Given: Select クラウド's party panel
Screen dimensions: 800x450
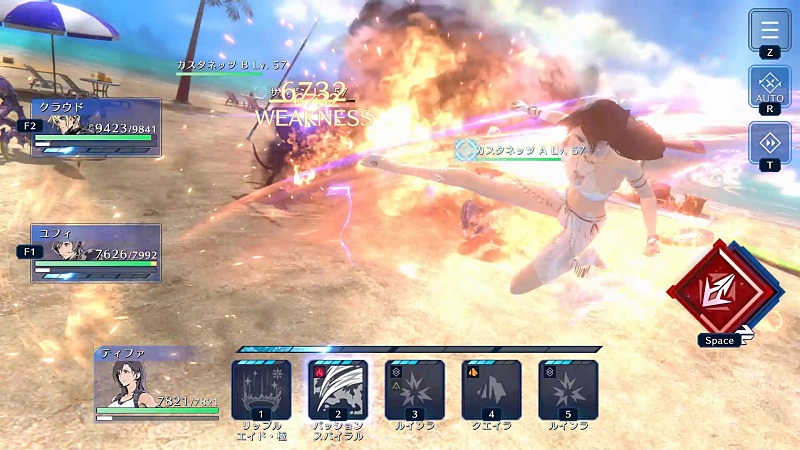Looking at the screenshot, I should 96,127.
